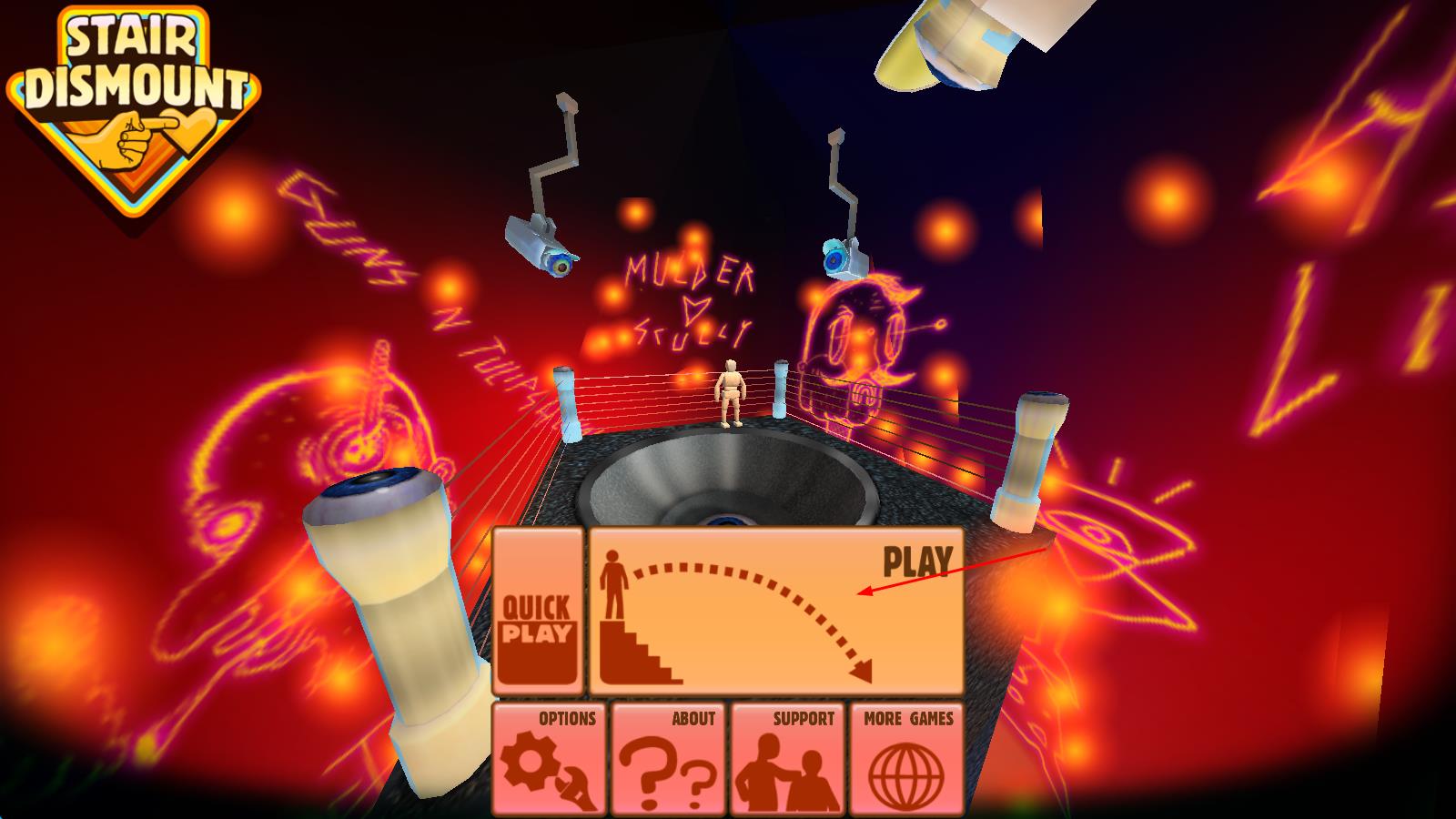This screenshot has height=819, width=1456.
Task: Show the About screen
Action: (669, 759)
